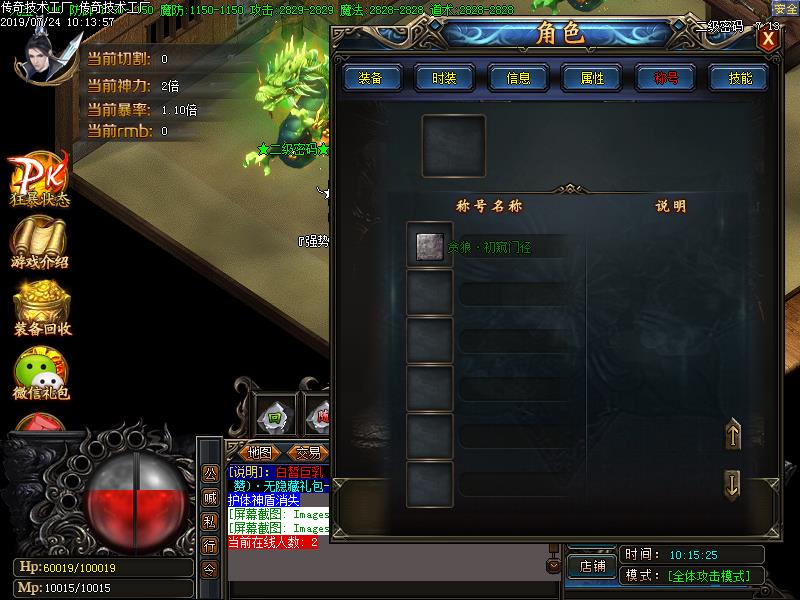800x600 pixels.
Task: Select the 私 private chat channel
Action: pos(210,521)
